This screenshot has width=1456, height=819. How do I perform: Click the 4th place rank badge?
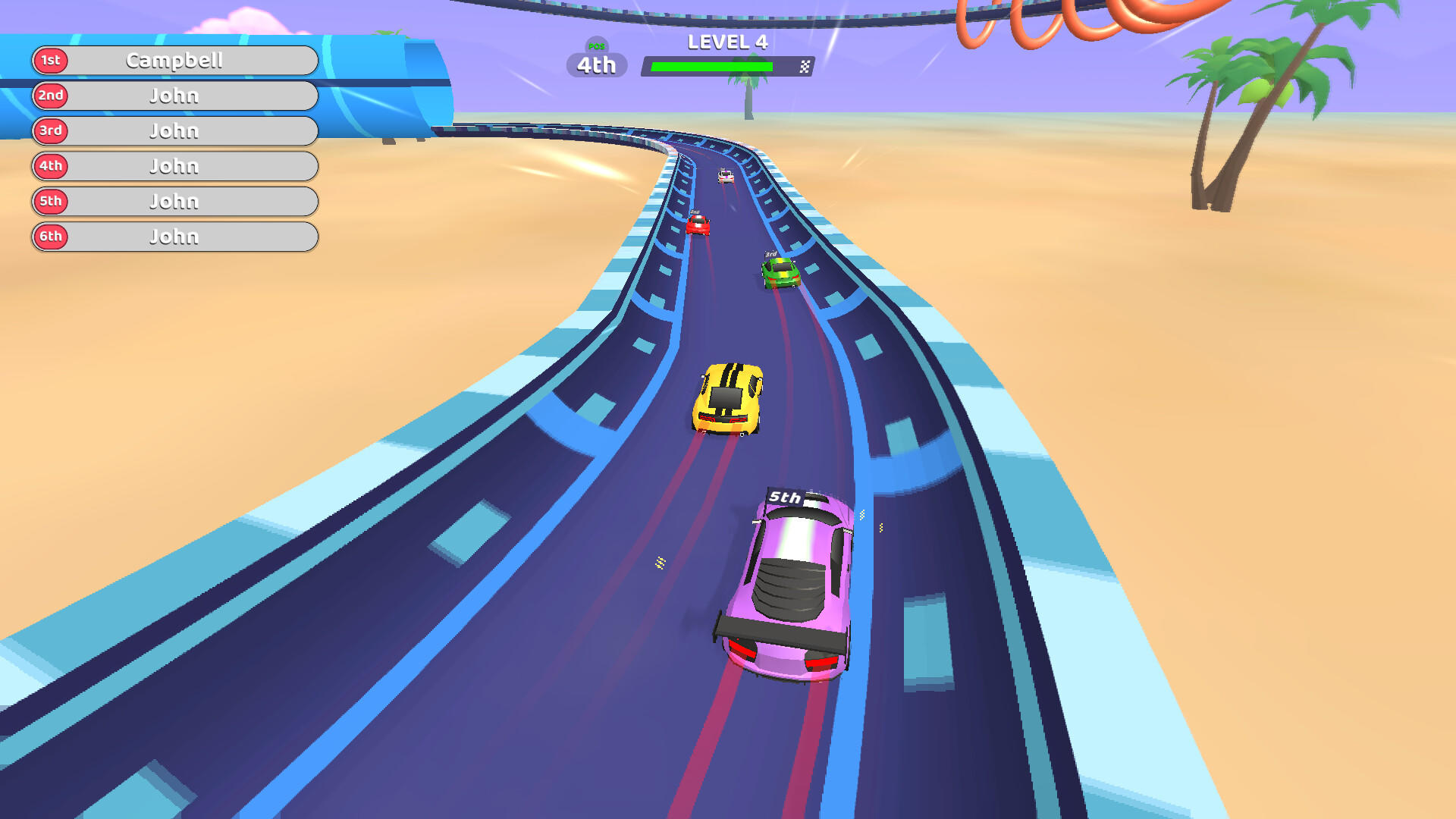pyautogui.click(x=50, y=166)
